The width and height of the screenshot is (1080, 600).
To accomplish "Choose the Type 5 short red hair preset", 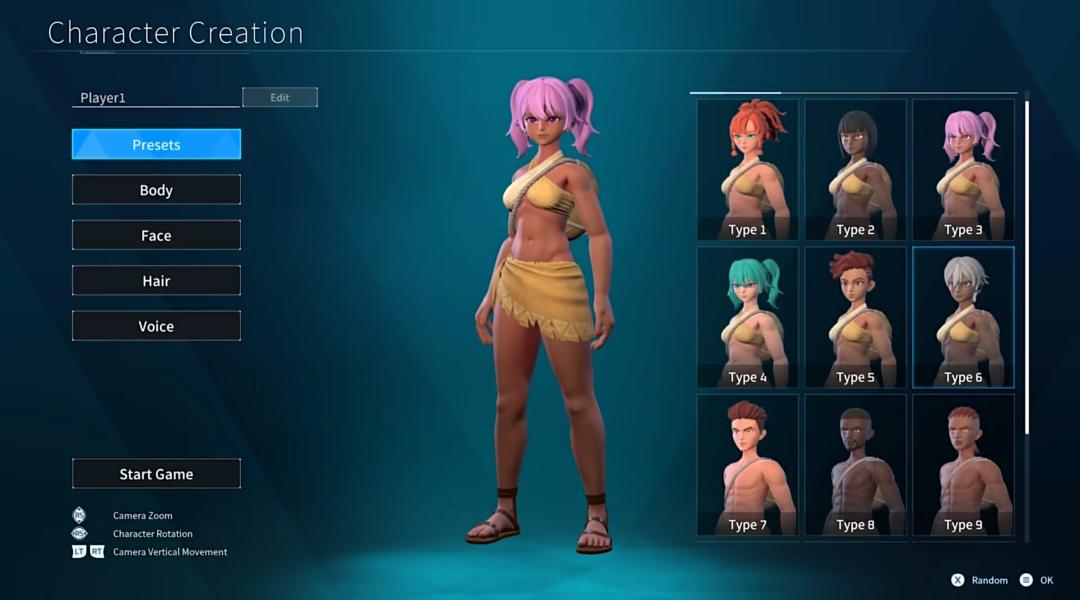I will (x=856, y=317).
